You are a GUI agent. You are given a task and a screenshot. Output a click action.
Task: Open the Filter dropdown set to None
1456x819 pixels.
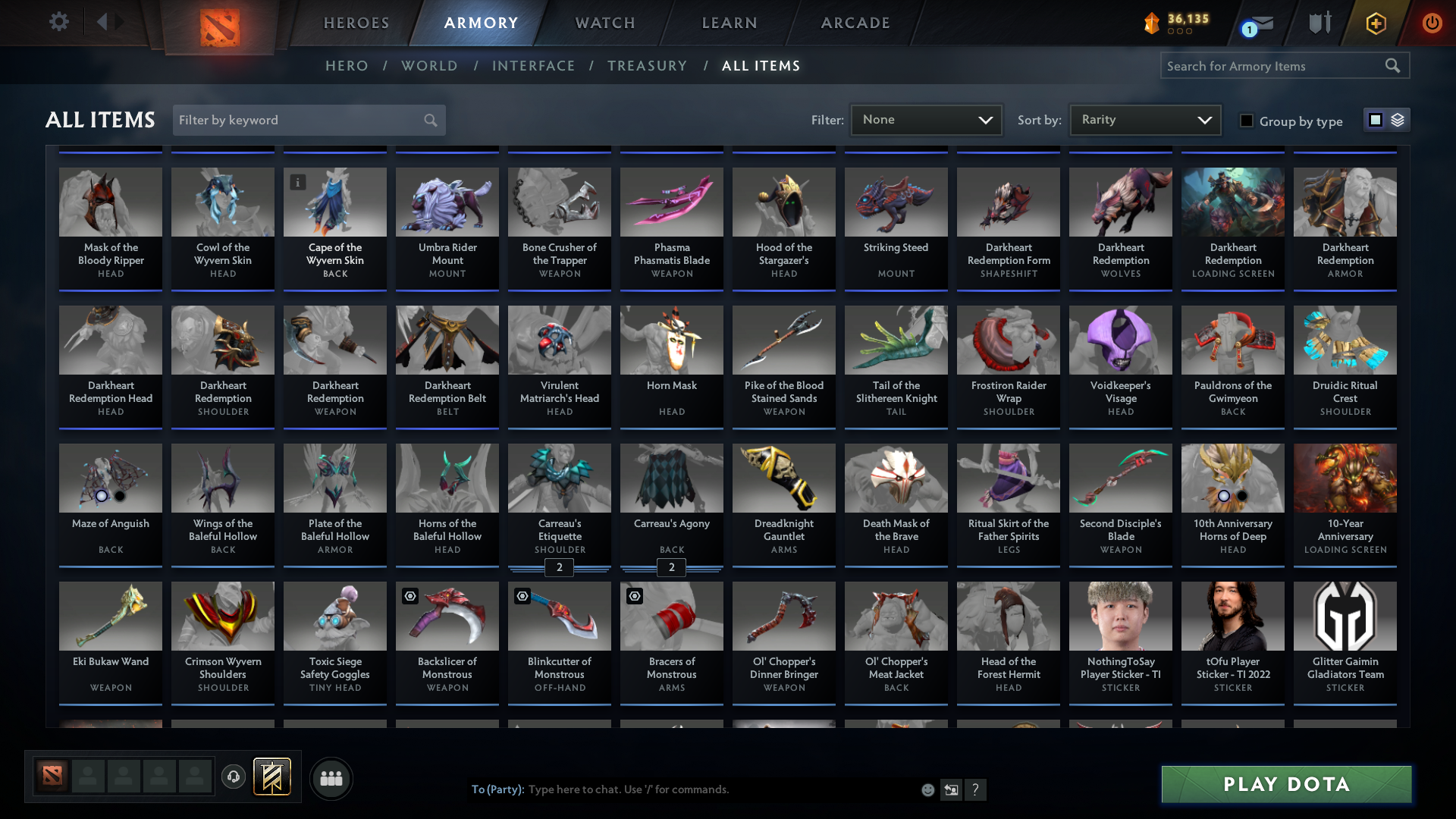[926, 120]
